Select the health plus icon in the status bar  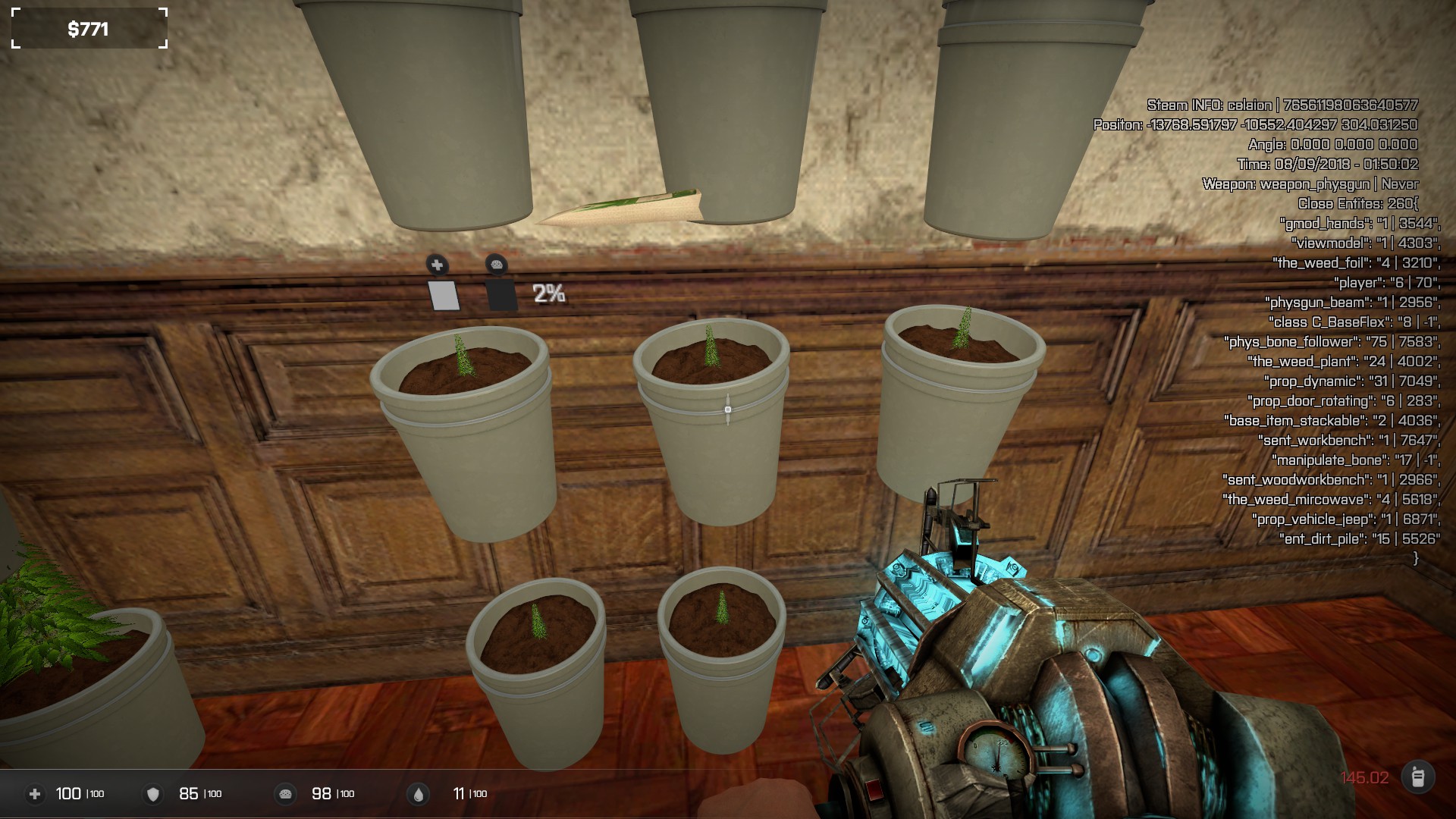pyautogui.click(x=34, y=794)
